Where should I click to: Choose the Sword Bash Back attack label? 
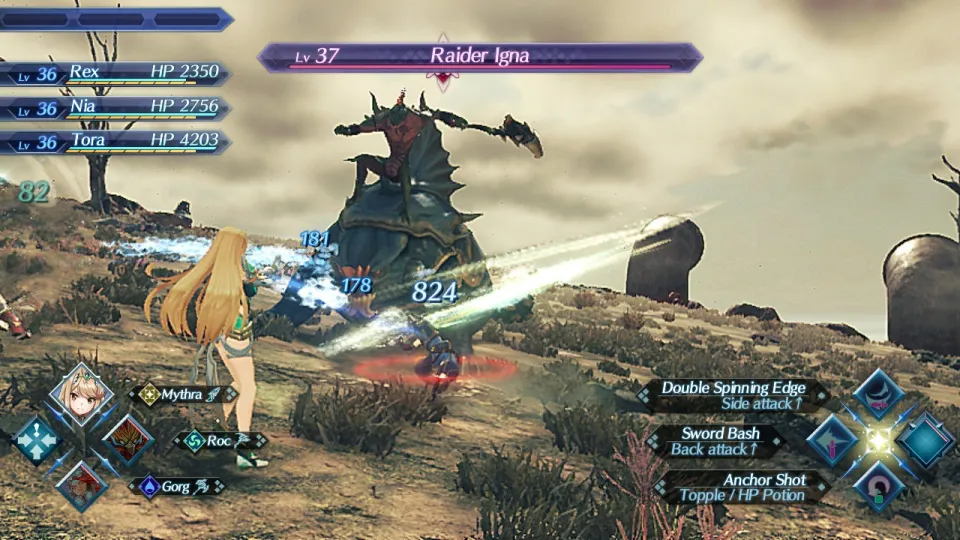tap(718, 440)
